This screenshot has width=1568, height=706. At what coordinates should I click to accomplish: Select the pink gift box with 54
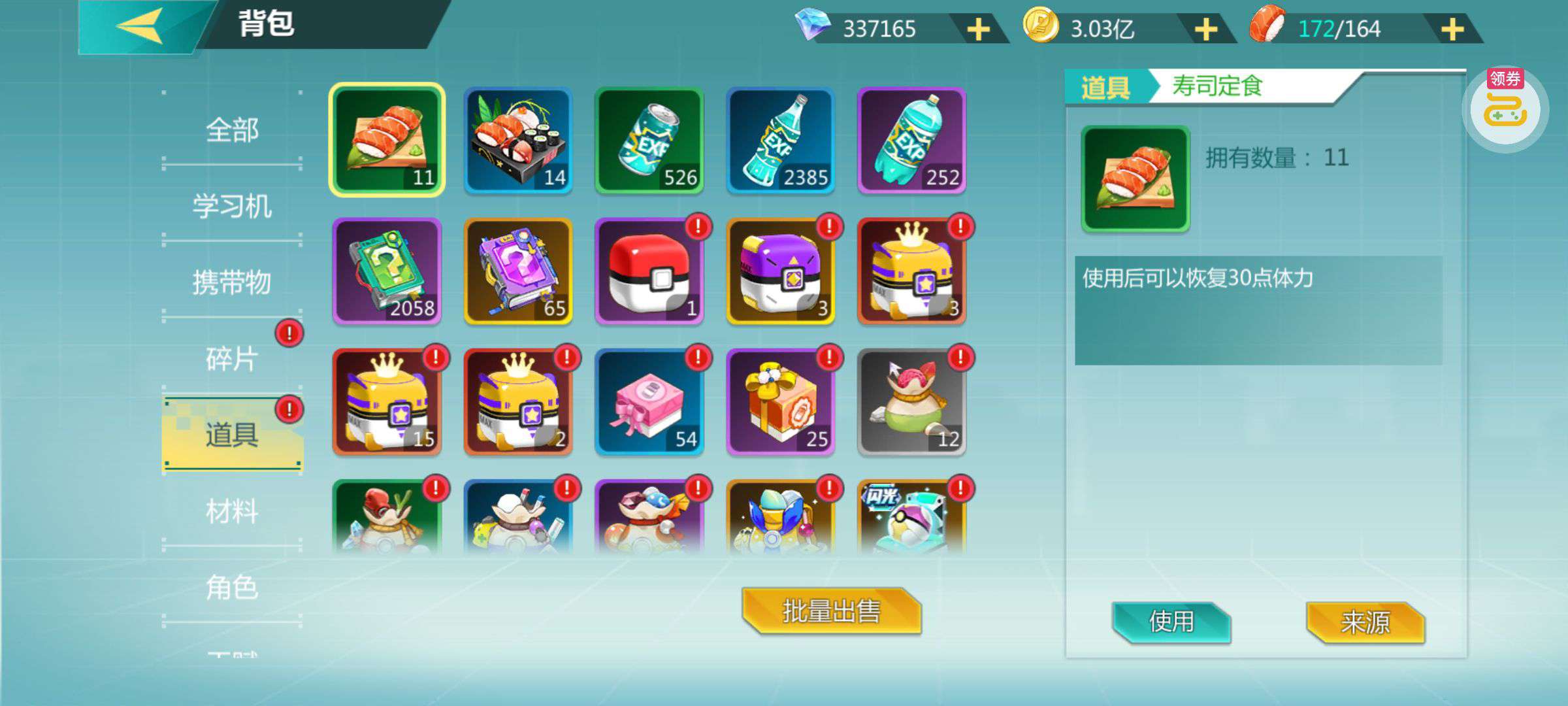[x=649, y=402]
